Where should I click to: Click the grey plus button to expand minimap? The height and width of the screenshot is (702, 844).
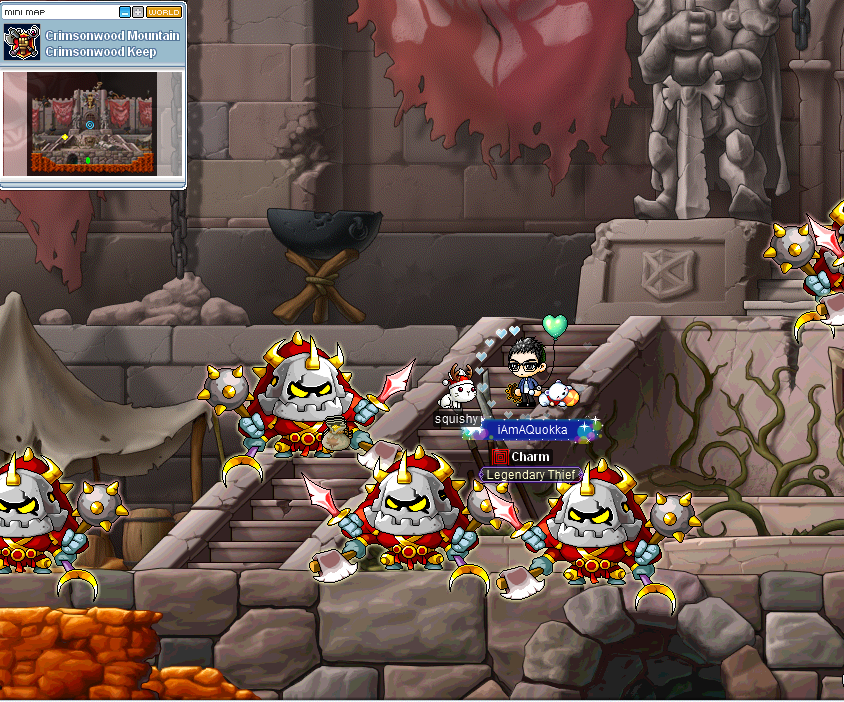coord(138,12)
